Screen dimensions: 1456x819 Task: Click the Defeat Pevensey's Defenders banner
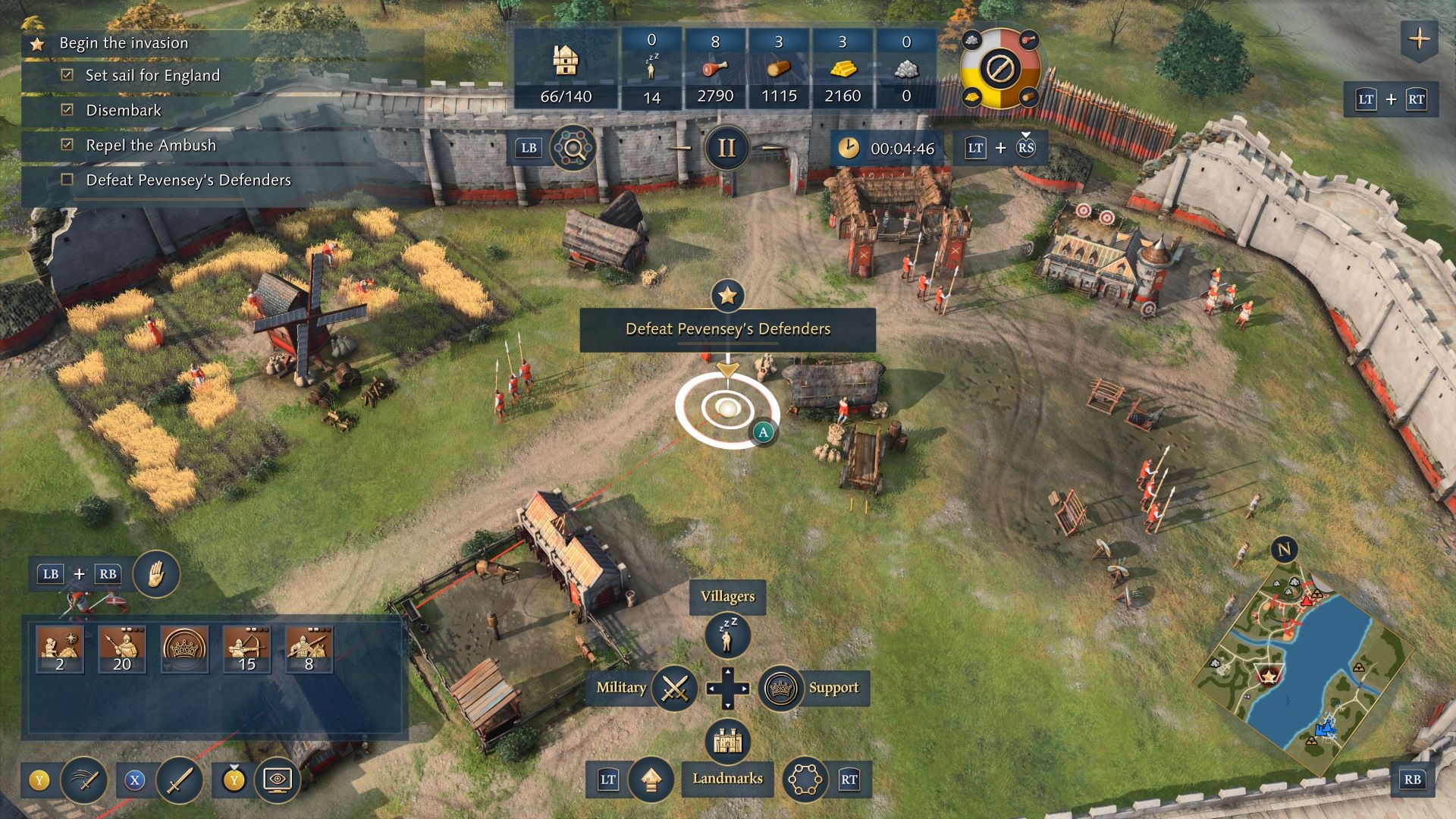[727, 329]
